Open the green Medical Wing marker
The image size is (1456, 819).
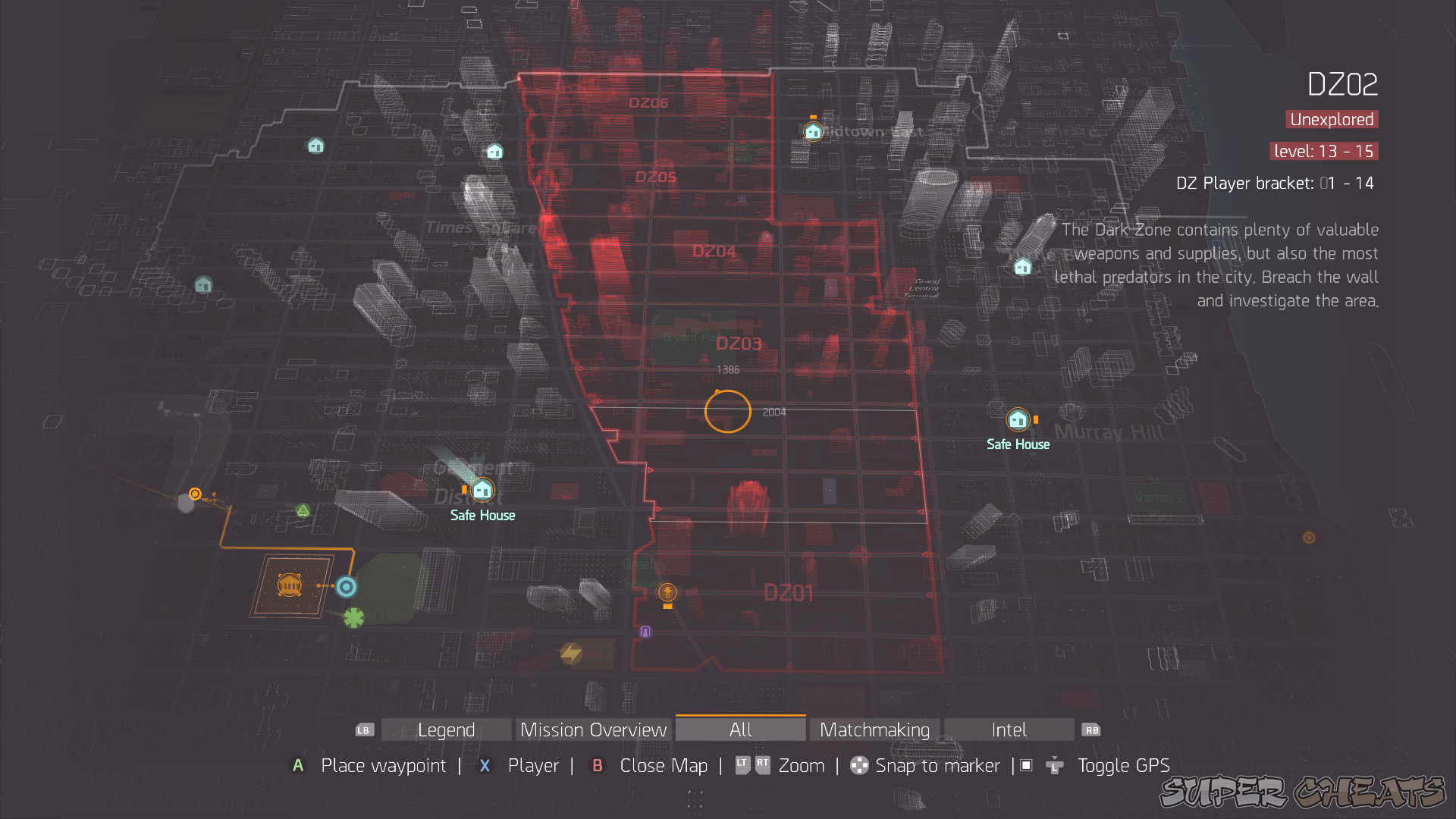pyautogui.click(x=353, y=618)
